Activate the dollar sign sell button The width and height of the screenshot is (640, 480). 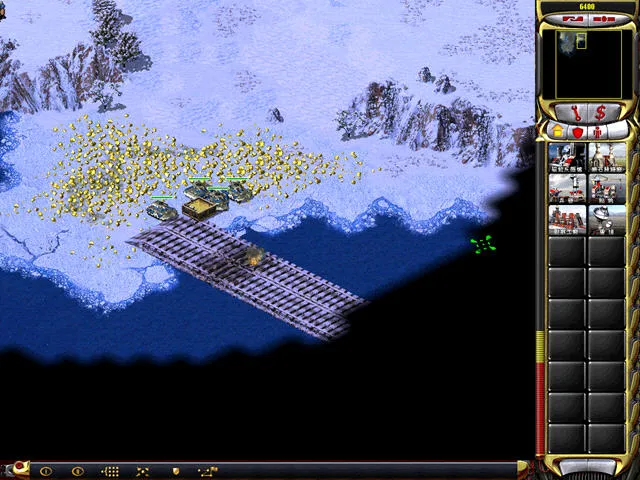coord(600,112)
